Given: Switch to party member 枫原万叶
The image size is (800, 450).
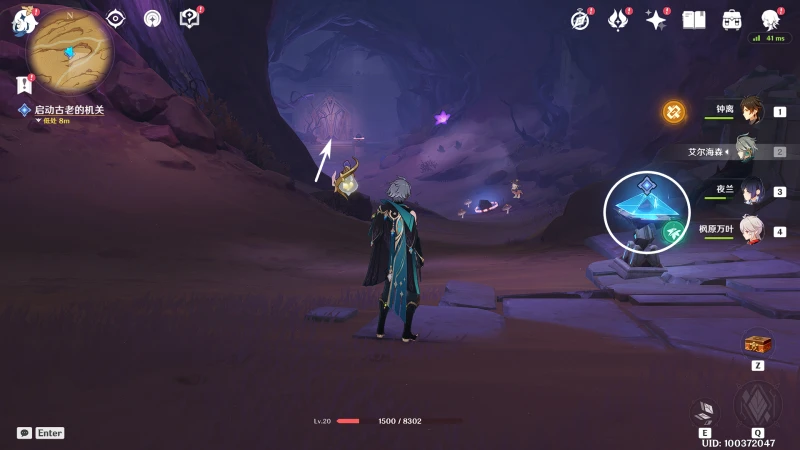Looking at the screenshot, I should point(752,230).
